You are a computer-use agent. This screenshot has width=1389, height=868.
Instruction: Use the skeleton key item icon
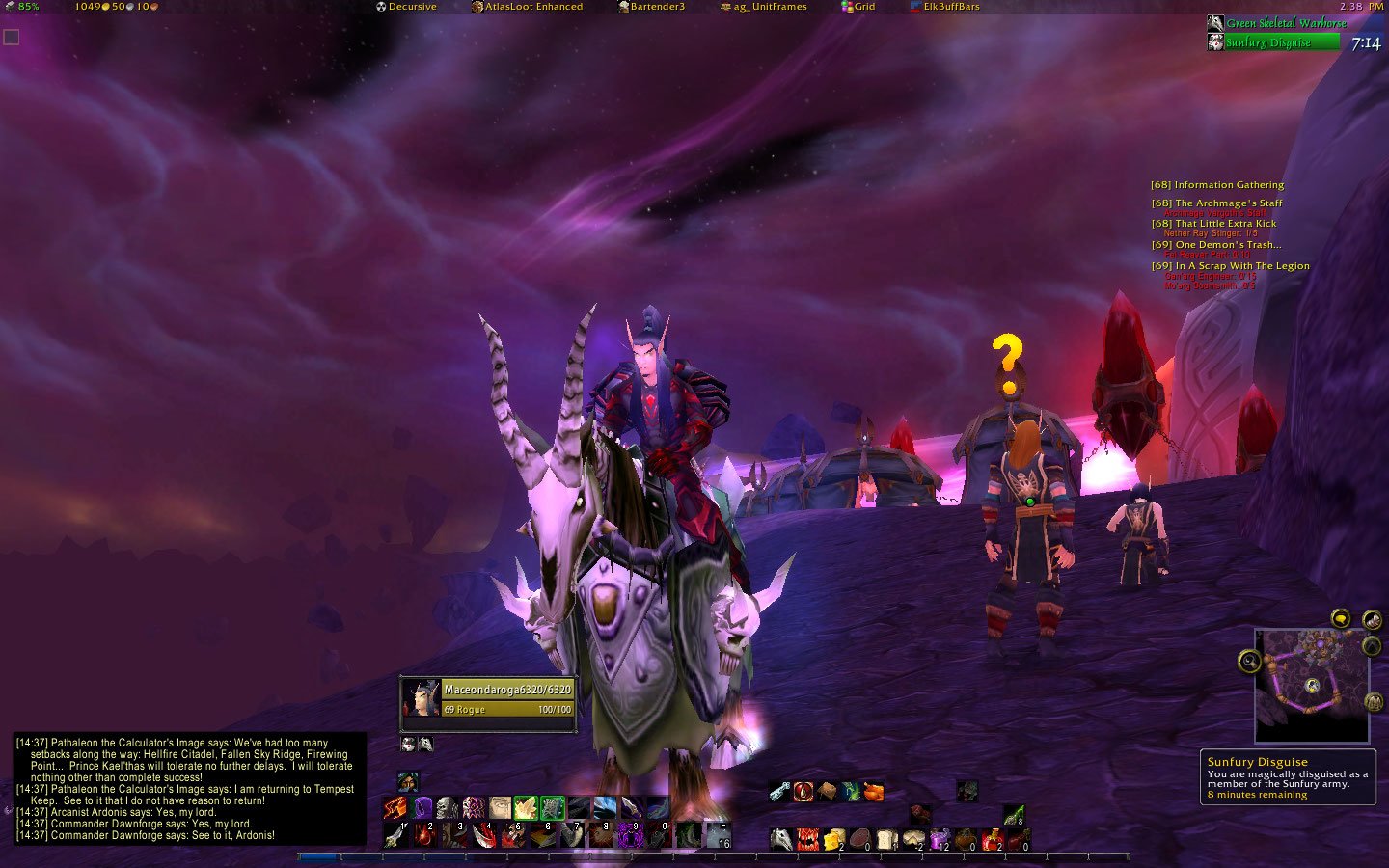pos(779,791)
